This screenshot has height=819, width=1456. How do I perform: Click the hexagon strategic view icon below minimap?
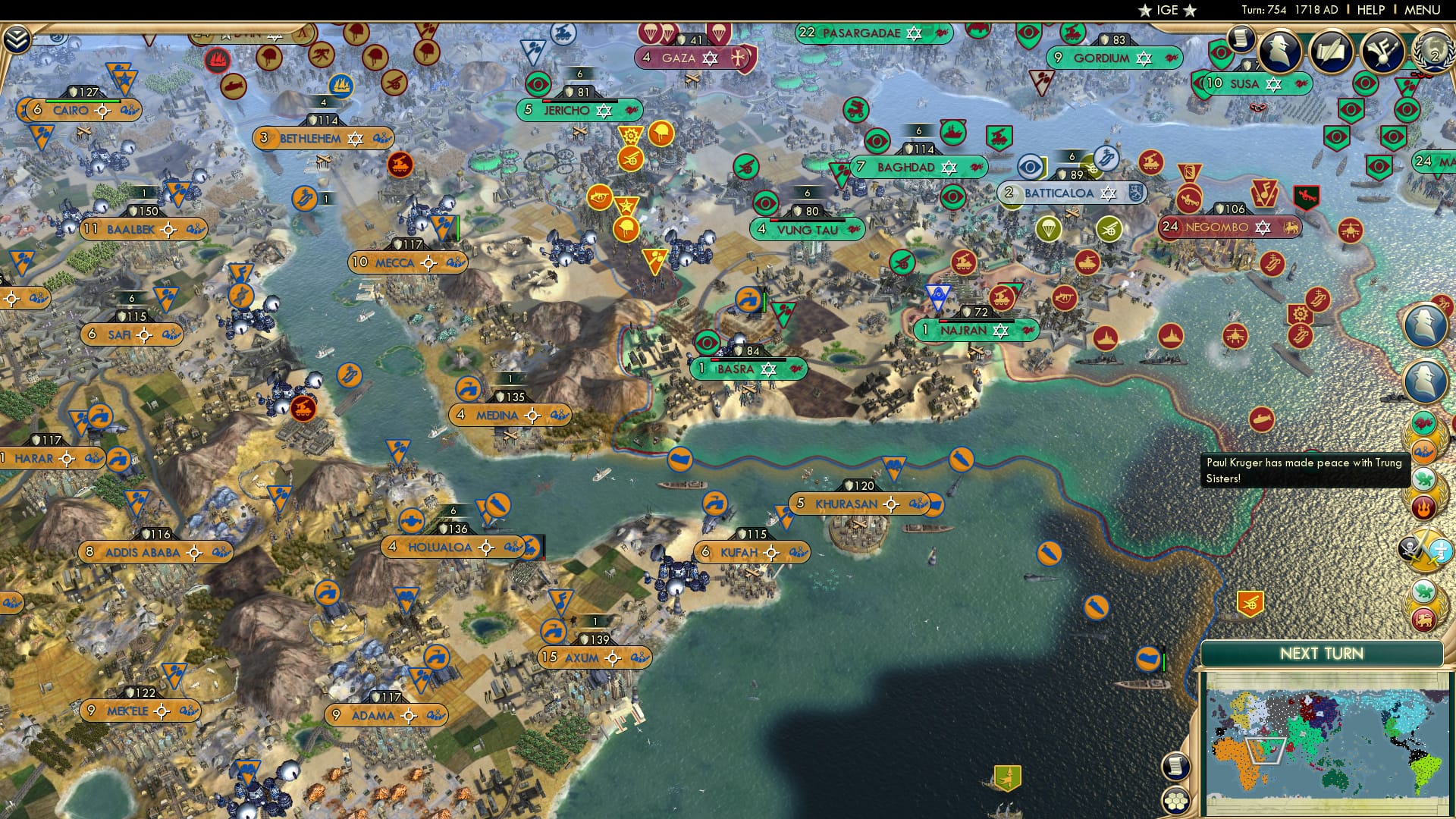pos(1175,801)
